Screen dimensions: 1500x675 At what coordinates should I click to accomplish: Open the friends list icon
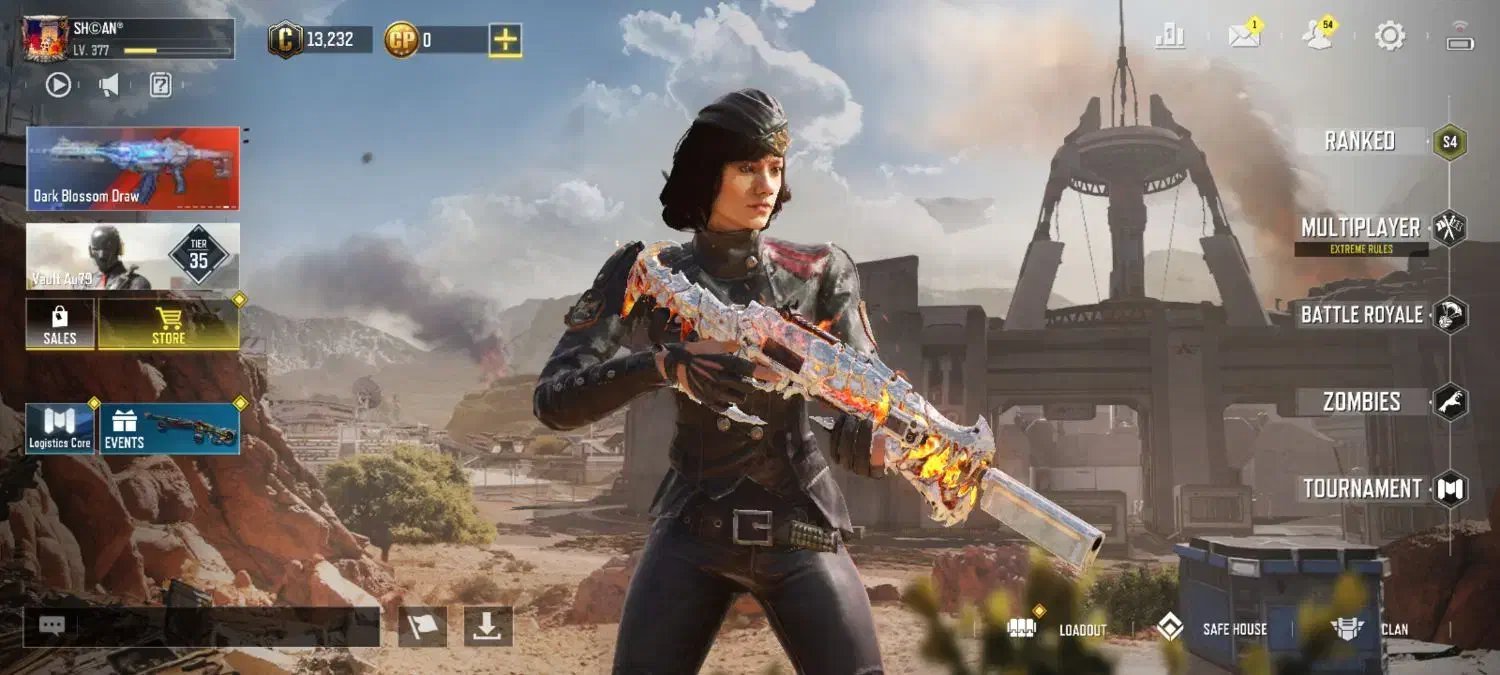(1318, 37)
